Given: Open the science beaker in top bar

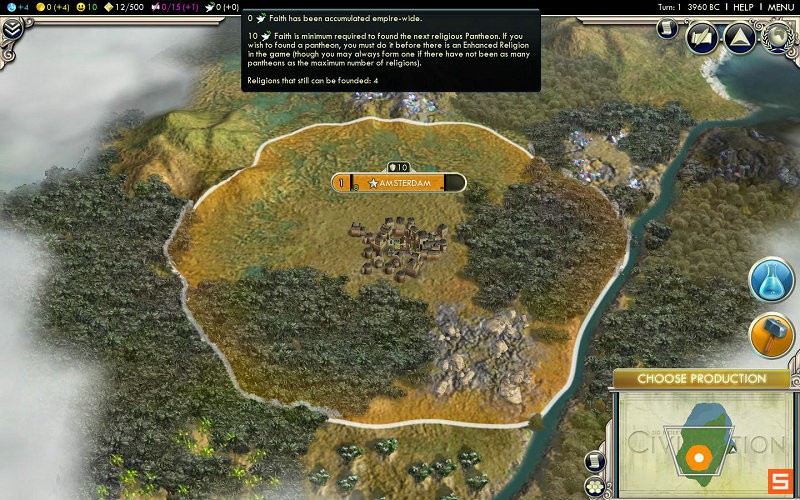Looking at the screenshot, I should click(x=9, y=7).
